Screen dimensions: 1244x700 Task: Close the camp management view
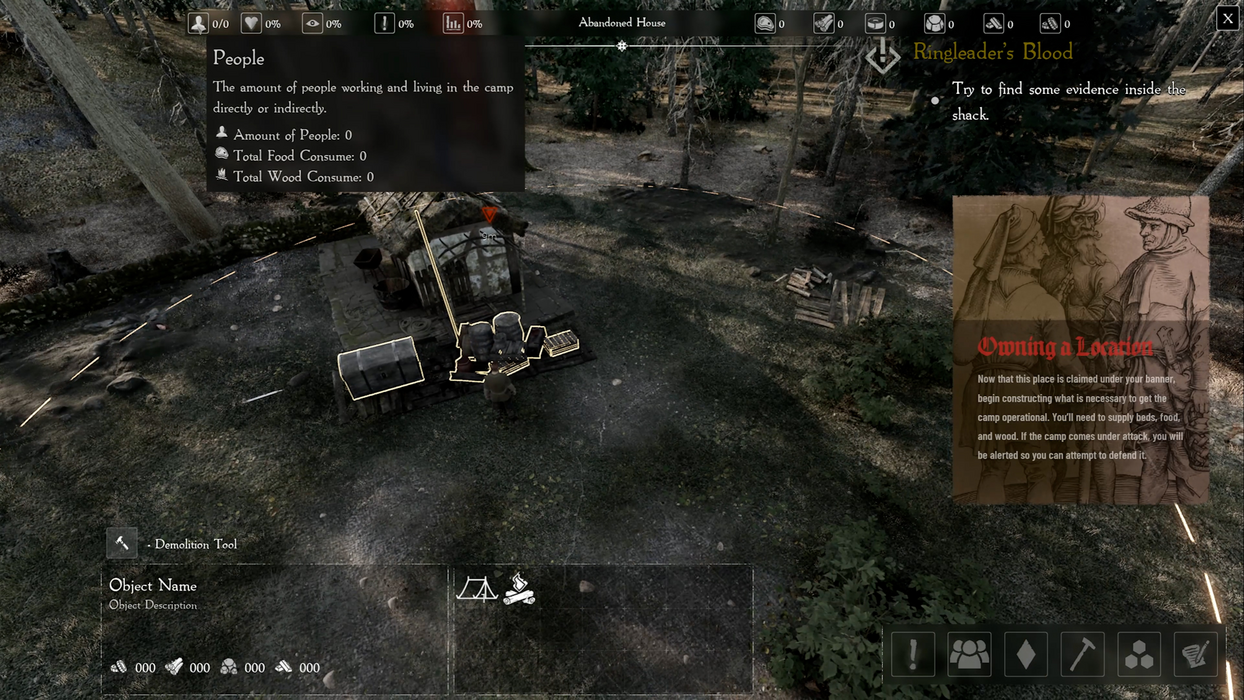tap(1227, 18)
